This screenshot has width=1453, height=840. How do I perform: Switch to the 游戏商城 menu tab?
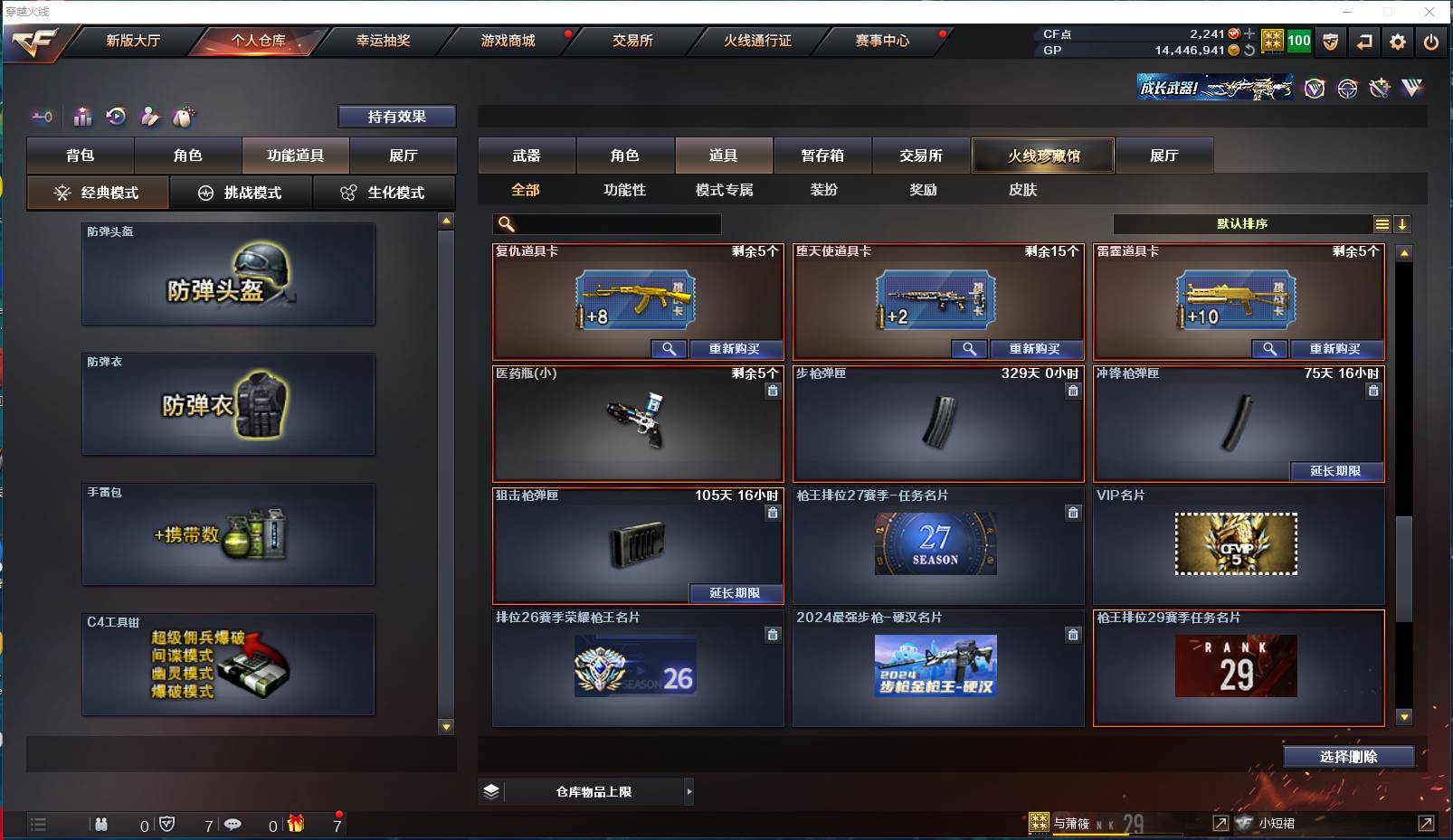tap(505, 41)
